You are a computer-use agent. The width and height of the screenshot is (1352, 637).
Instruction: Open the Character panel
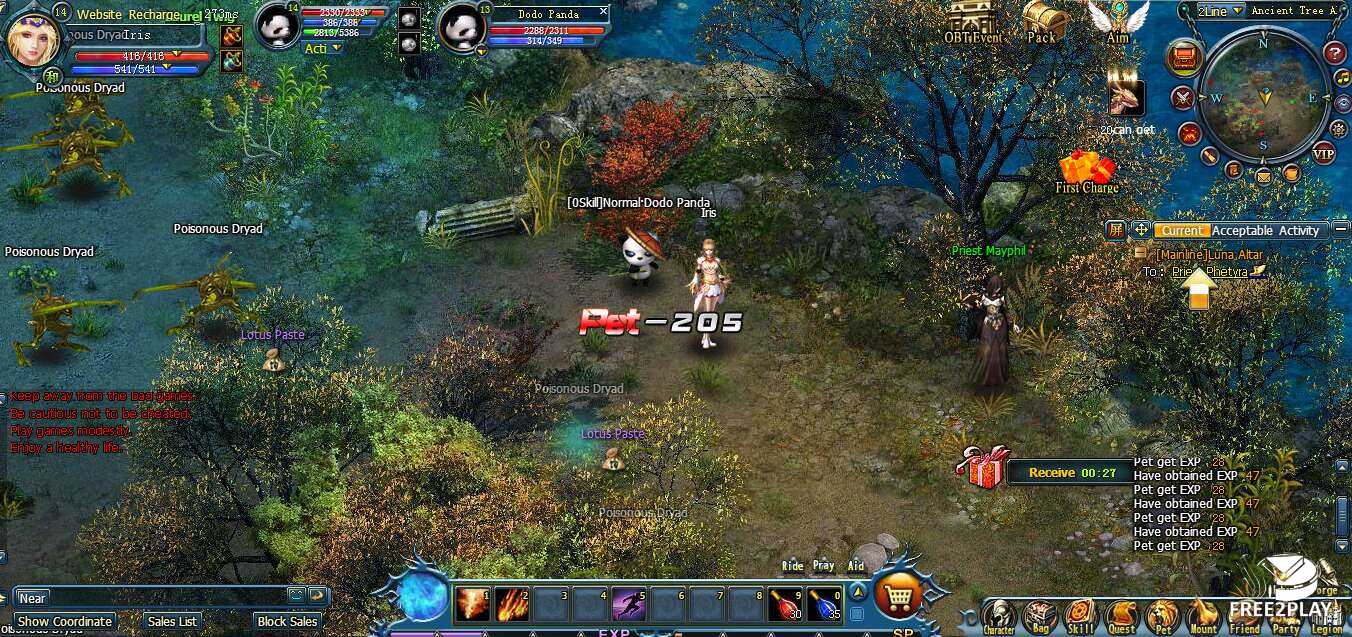coord(998,615)
